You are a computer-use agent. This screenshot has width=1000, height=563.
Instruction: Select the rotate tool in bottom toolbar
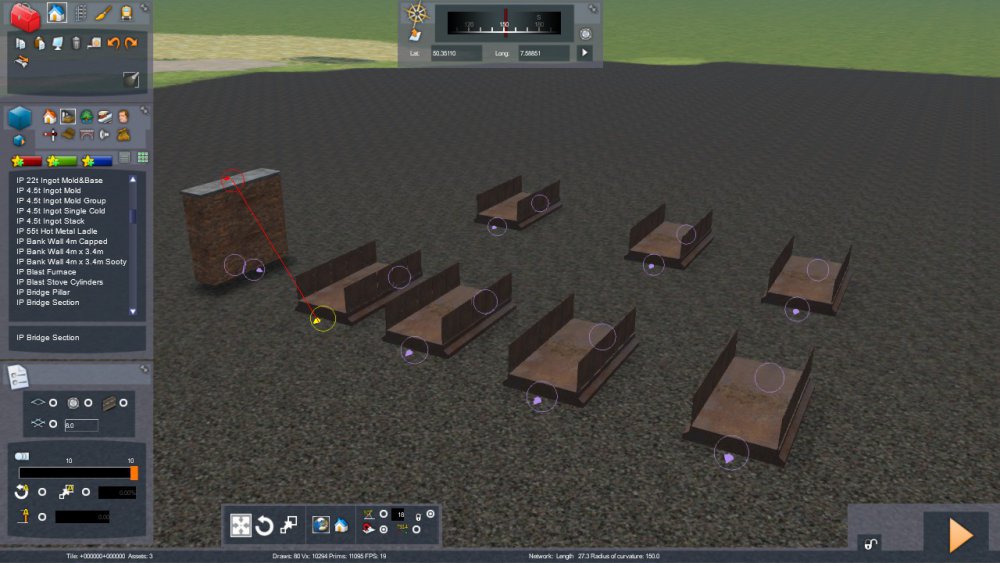265,525
